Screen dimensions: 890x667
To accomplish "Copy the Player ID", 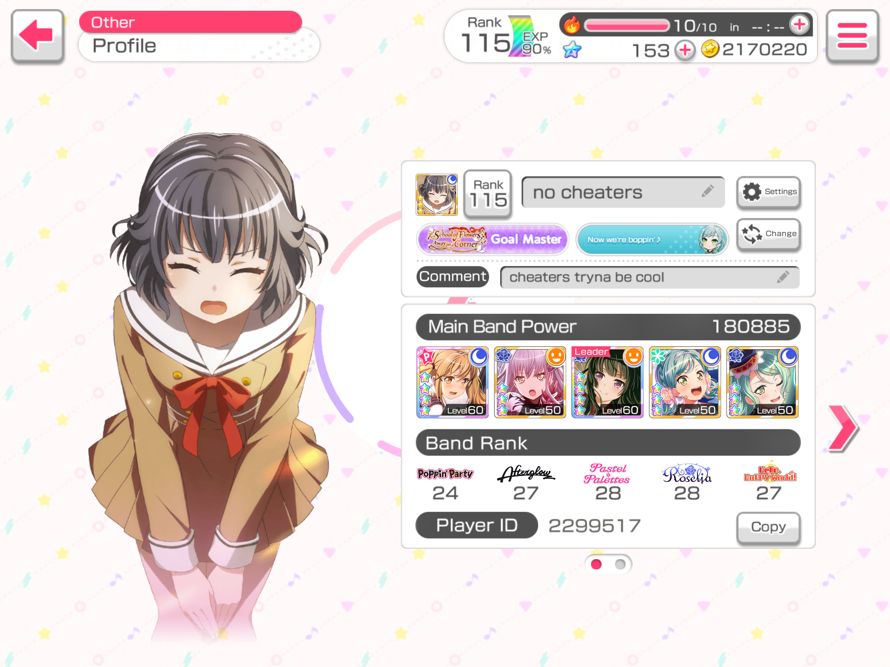I will [767, 527].
